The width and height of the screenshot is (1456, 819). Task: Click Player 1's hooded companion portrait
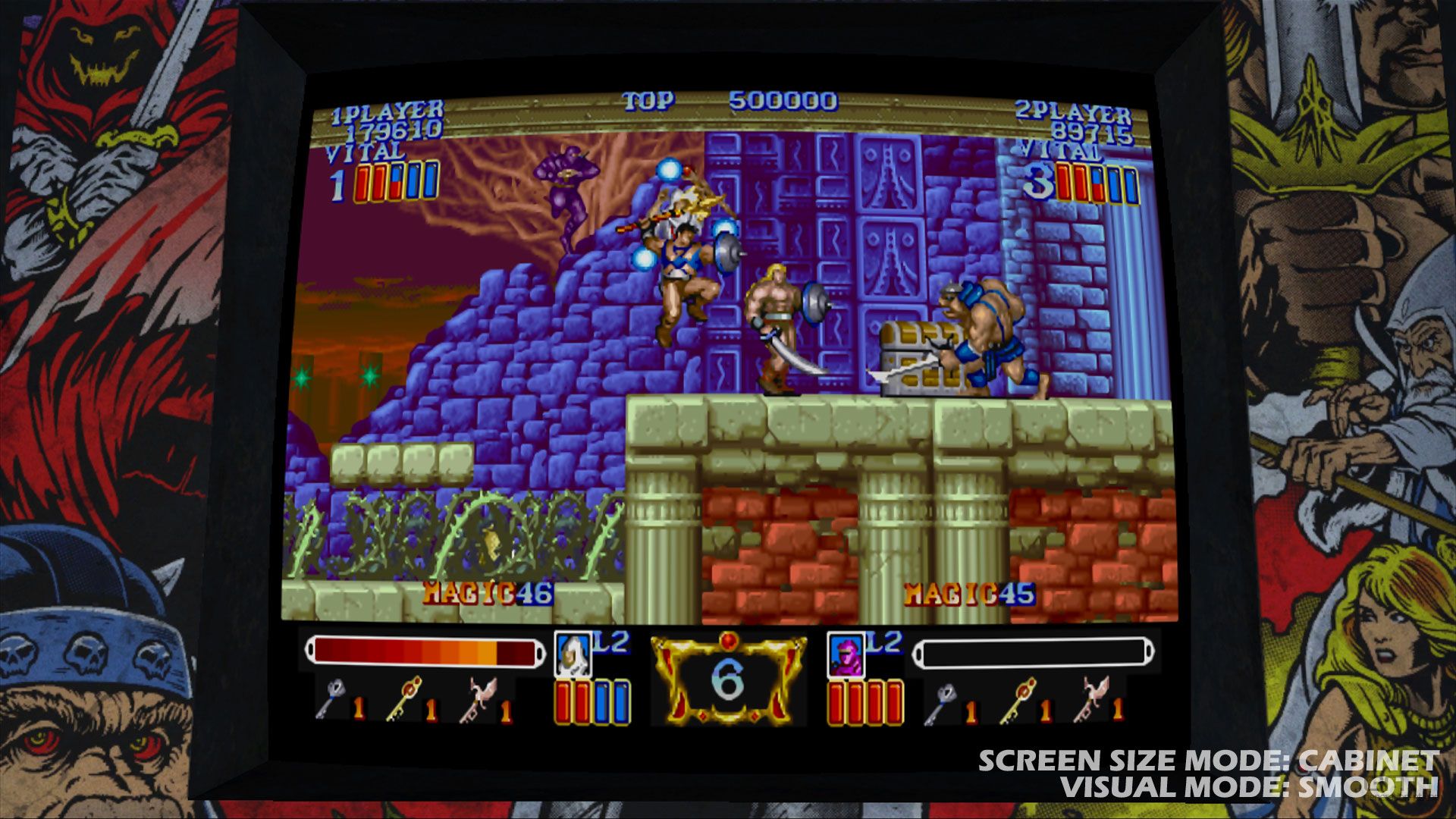573,654
